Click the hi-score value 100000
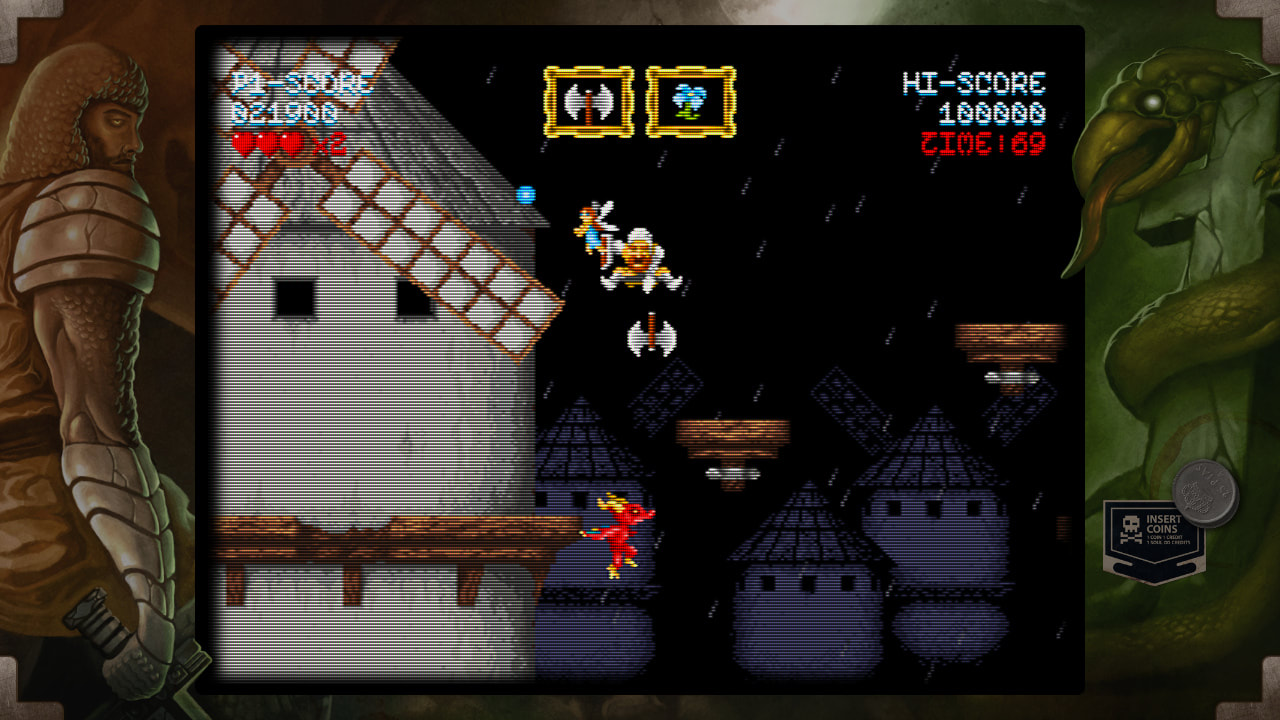The width and height of the screenshot is (1280, 720). tap(990, 112)
